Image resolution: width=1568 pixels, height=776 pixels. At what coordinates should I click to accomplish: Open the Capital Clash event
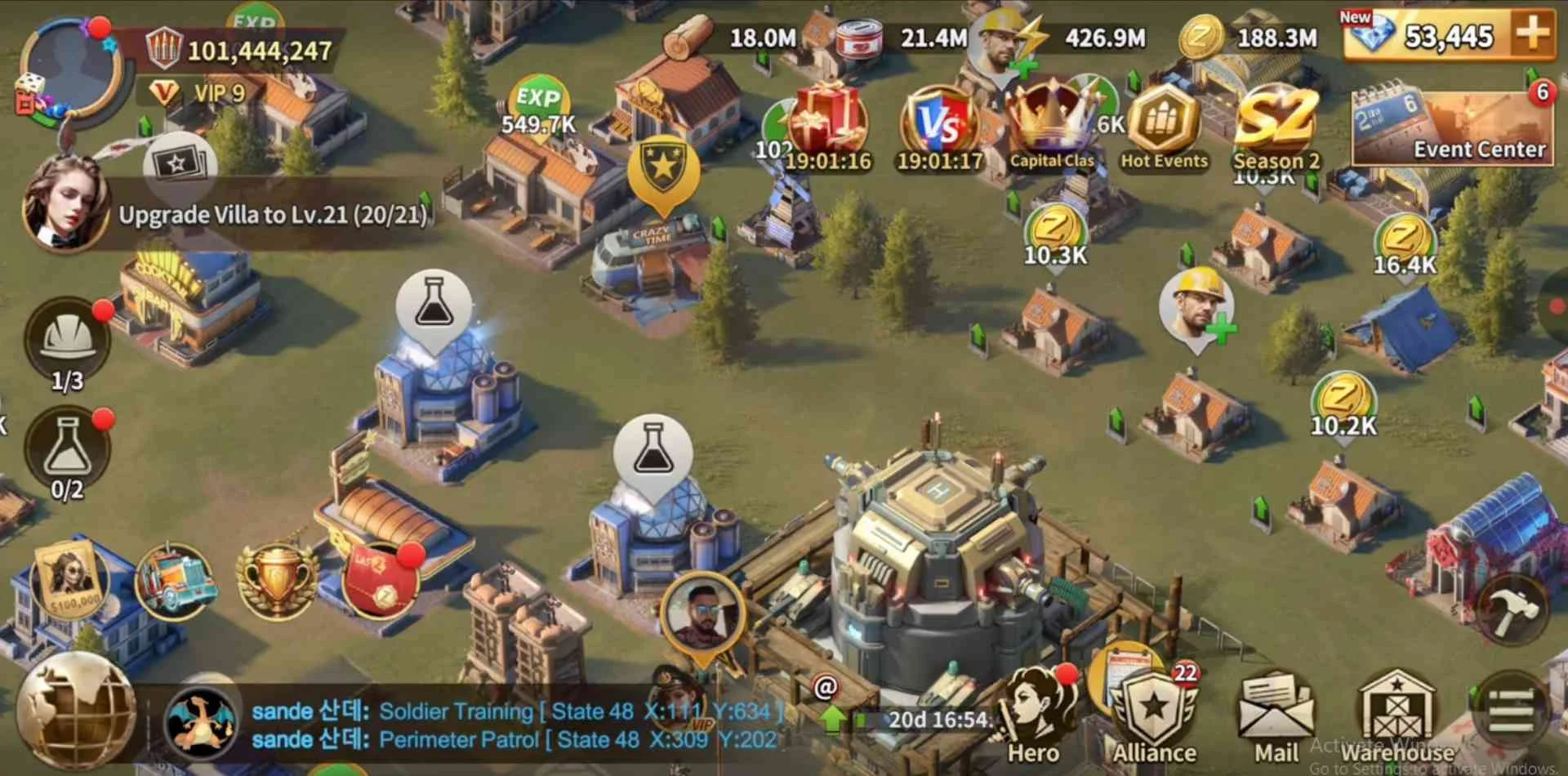(1051, 127)
